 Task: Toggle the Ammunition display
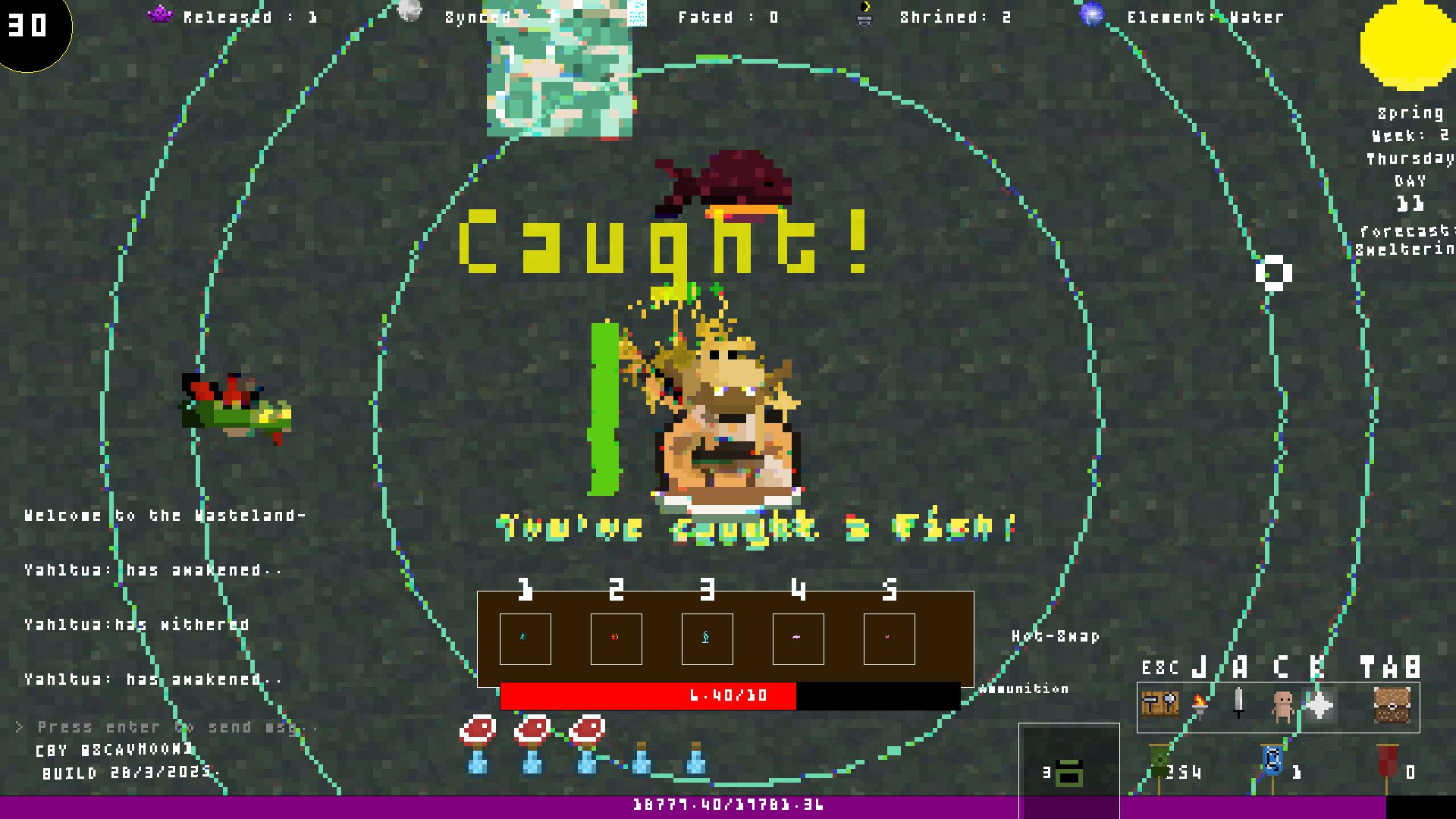click(1025, 689)
